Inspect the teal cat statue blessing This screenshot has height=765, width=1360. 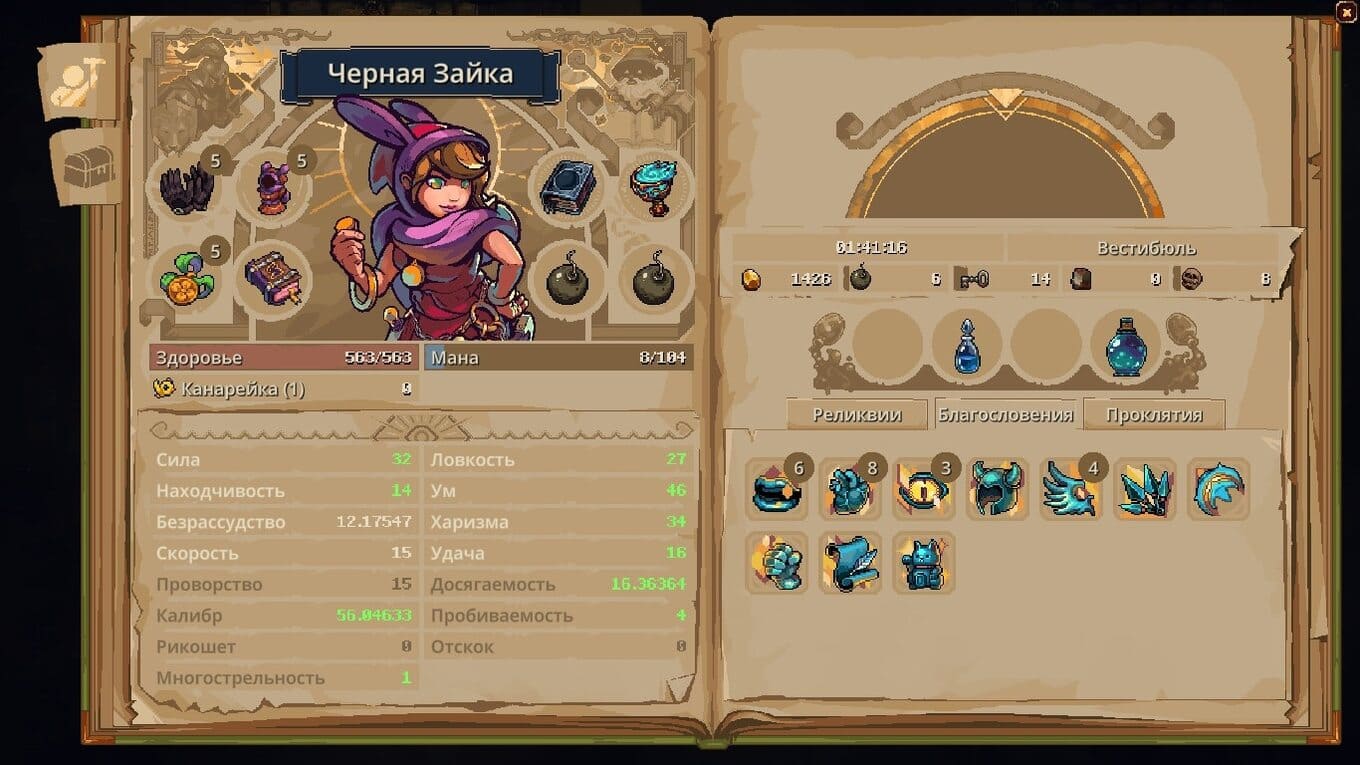coord(924,562)
